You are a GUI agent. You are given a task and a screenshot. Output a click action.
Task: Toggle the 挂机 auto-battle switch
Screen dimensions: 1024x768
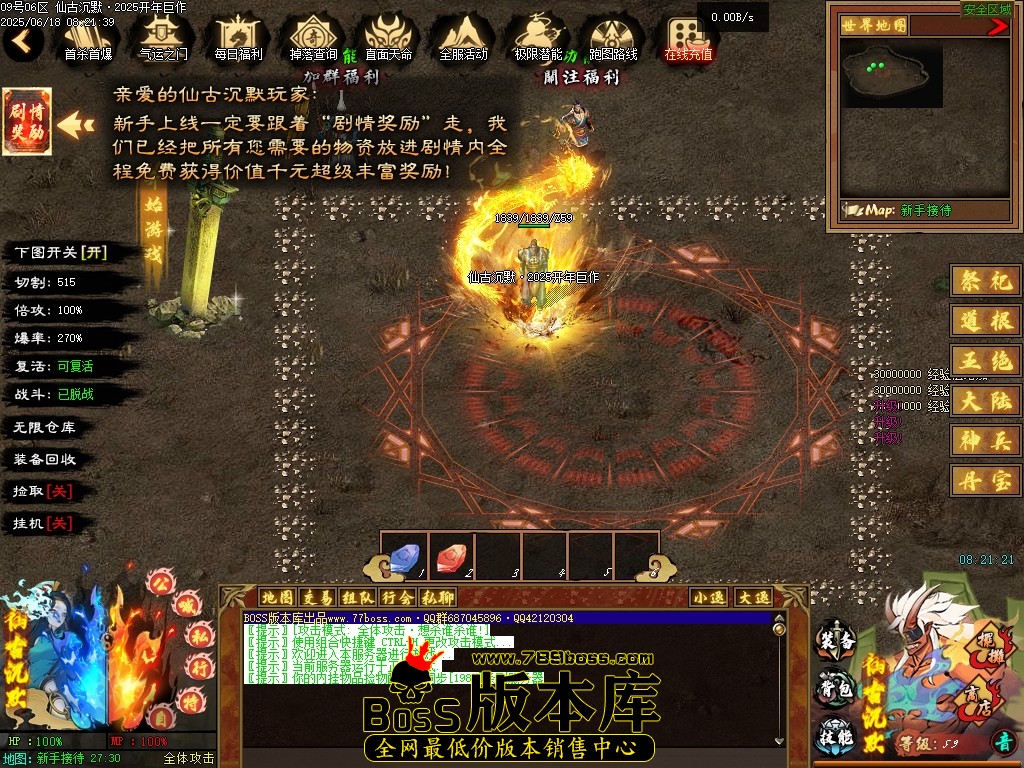tap(42, 523)
